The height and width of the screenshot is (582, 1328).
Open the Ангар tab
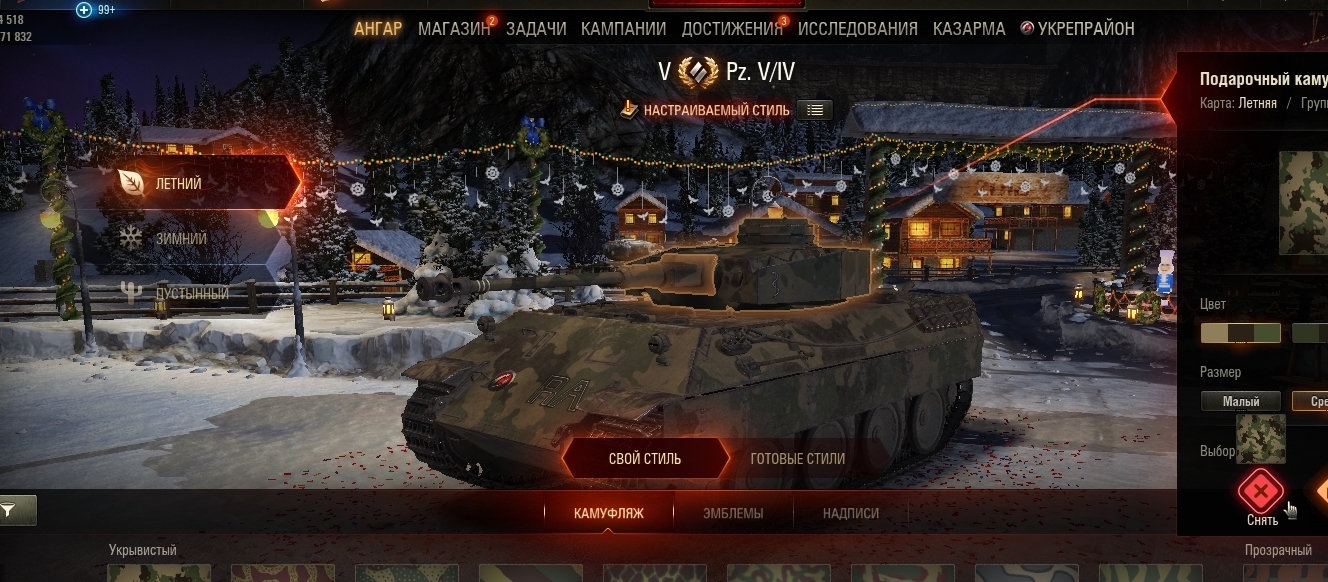377,28
